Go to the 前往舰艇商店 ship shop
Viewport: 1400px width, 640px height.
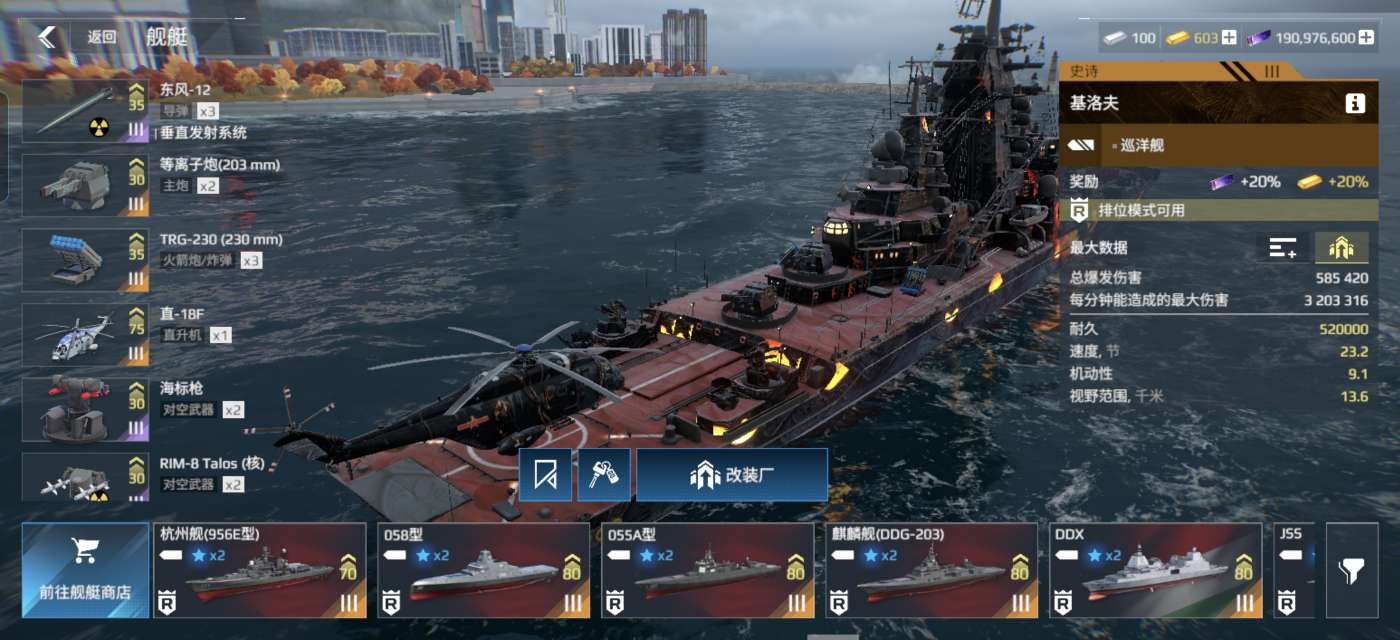[85, 570]
